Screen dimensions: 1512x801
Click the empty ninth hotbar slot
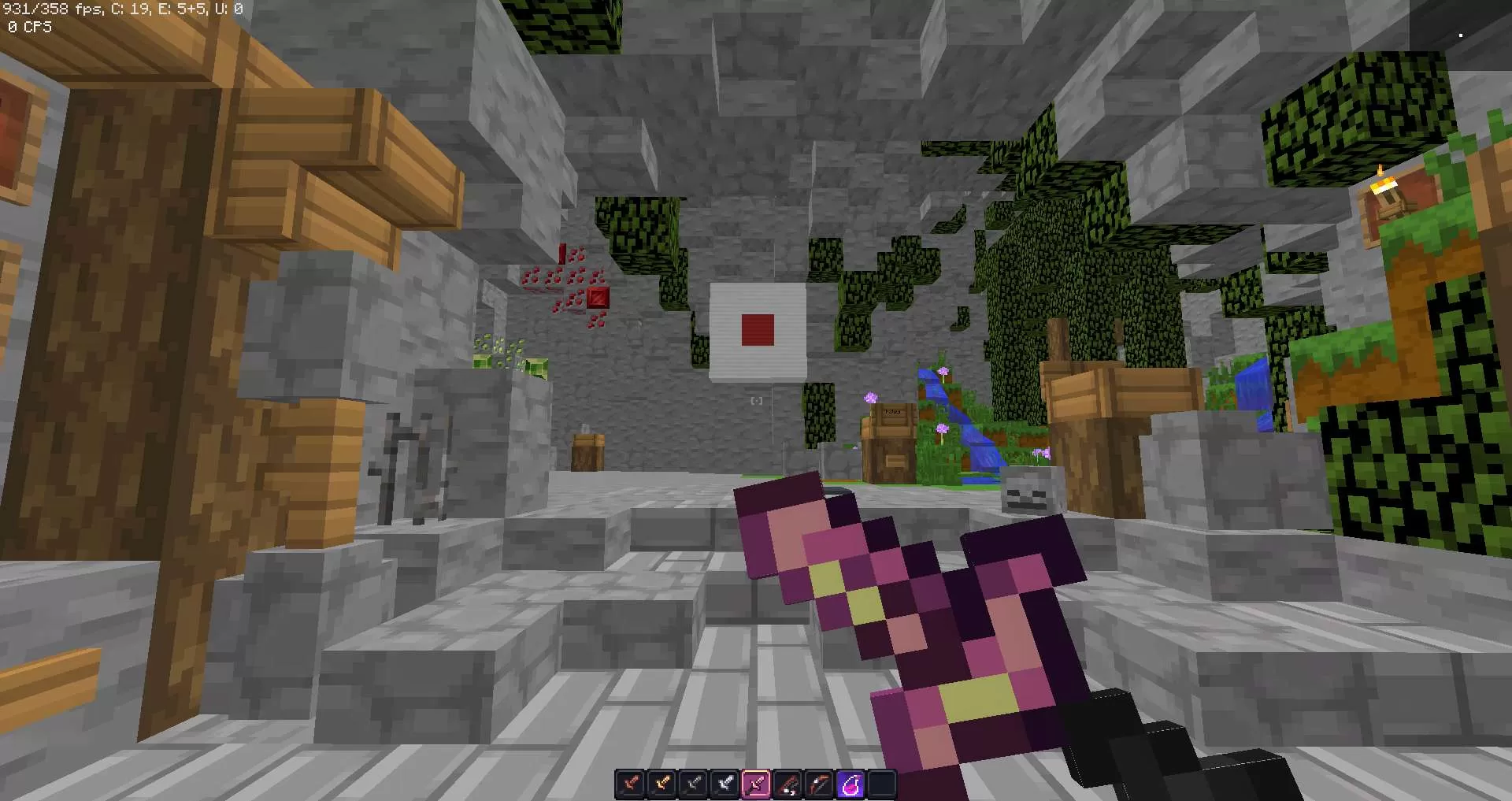point(883,781)
